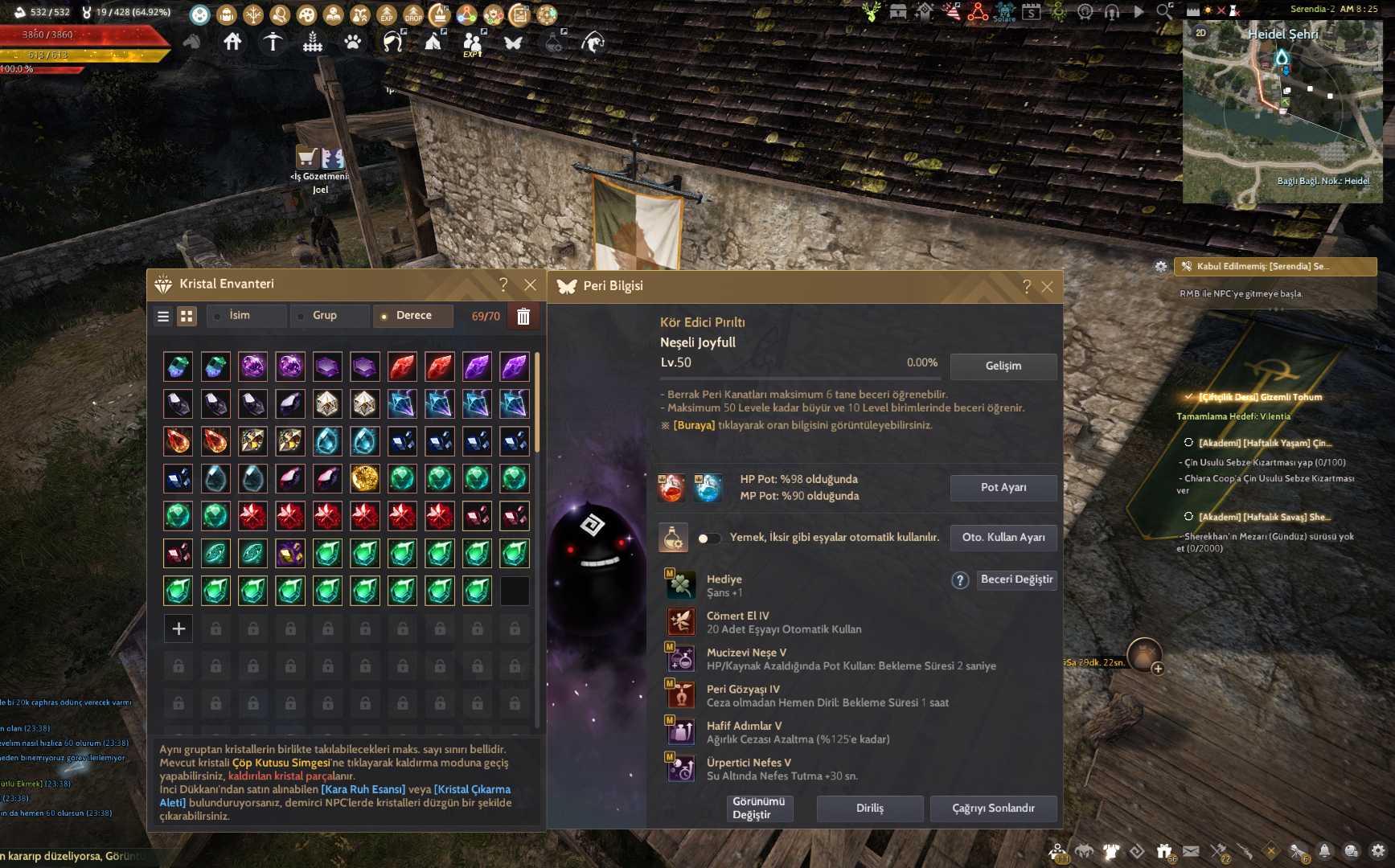The width and height of the screenshot is (1395, 868).
Task: Open Pot Ayarı potion settings
Action: pyautogui.click(x=1003, y=488)
